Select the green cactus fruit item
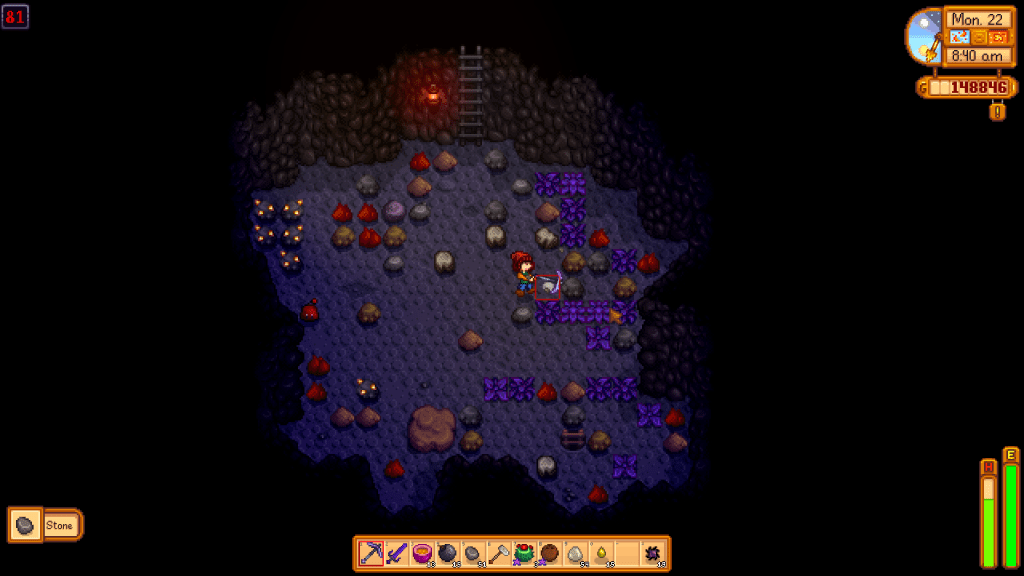1024x576 pixels. click(524, 553)
